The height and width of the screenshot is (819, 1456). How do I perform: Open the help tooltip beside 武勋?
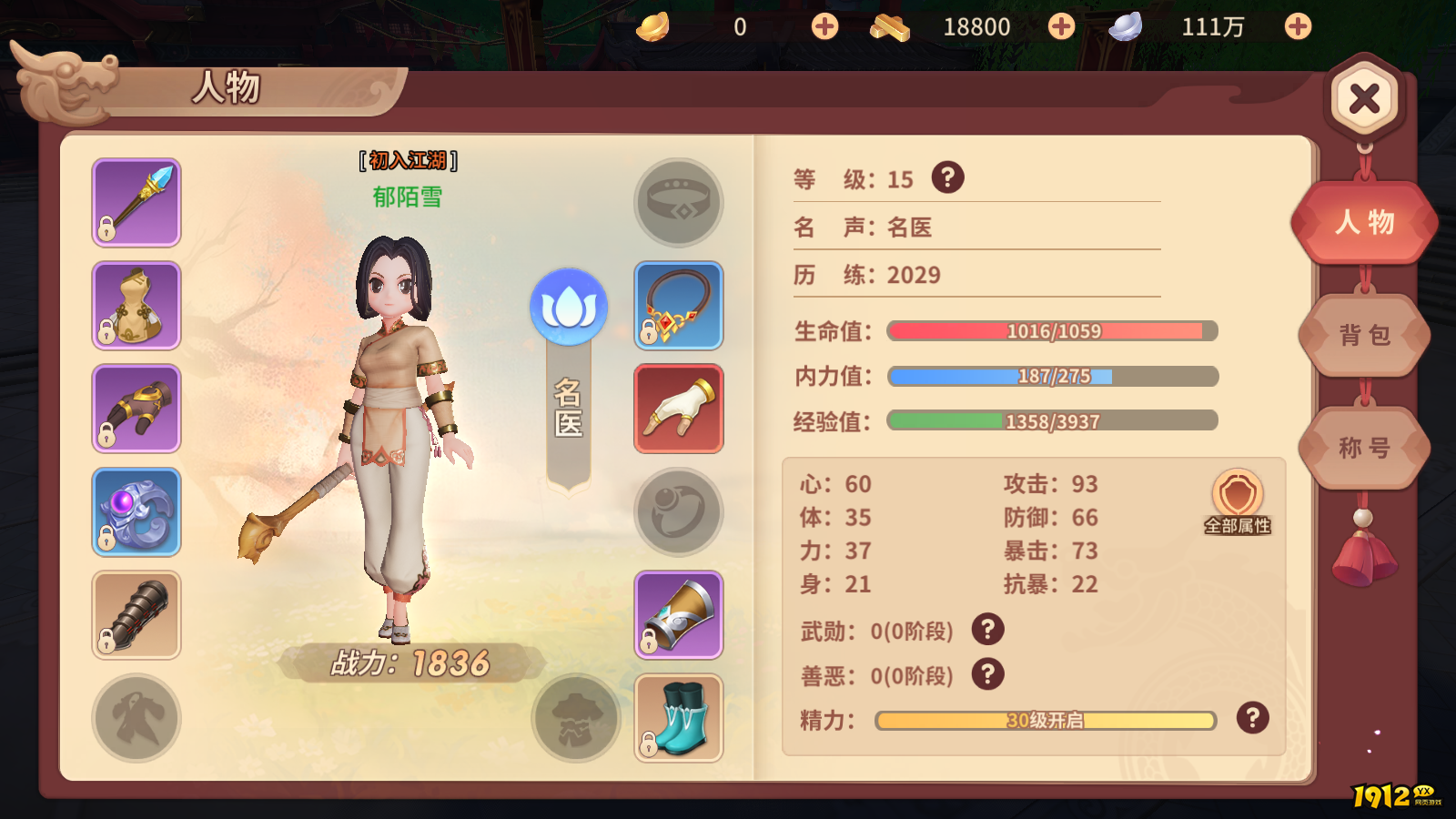coord(989,630)
